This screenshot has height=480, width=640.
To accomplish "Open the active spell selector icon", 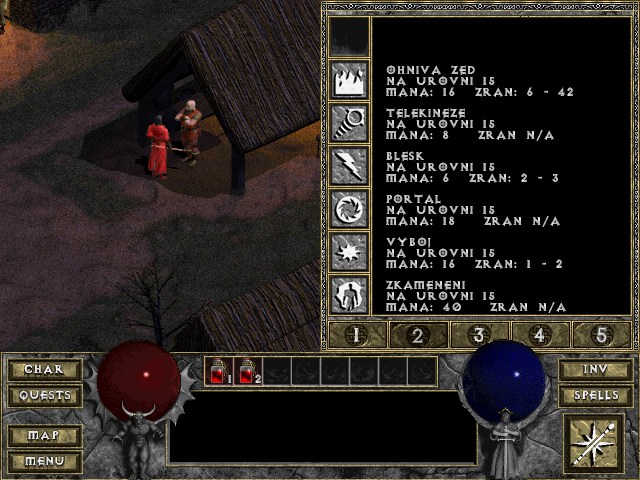I will point(595,442).
